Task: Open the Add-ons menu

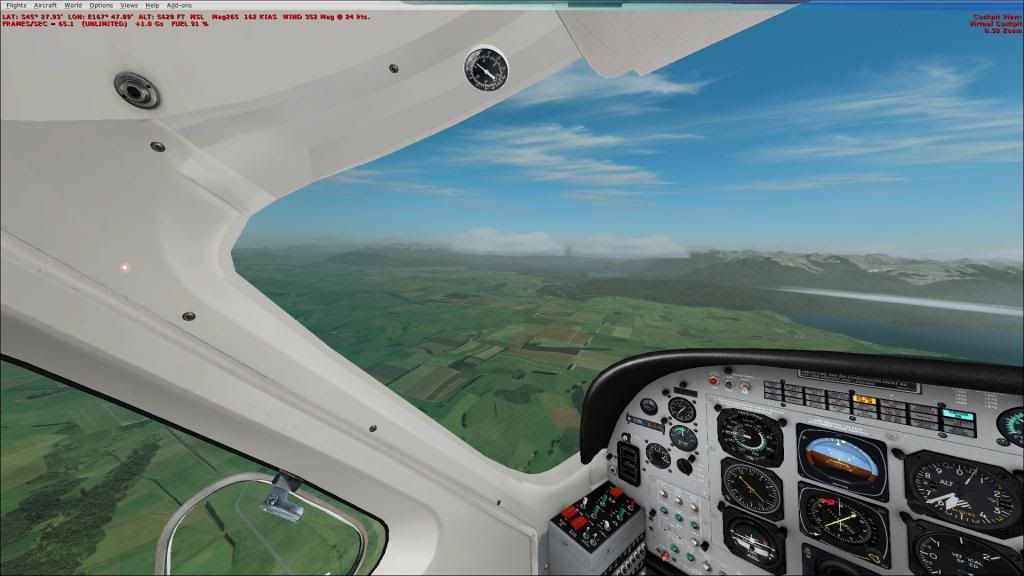Action: pos(179,5)
